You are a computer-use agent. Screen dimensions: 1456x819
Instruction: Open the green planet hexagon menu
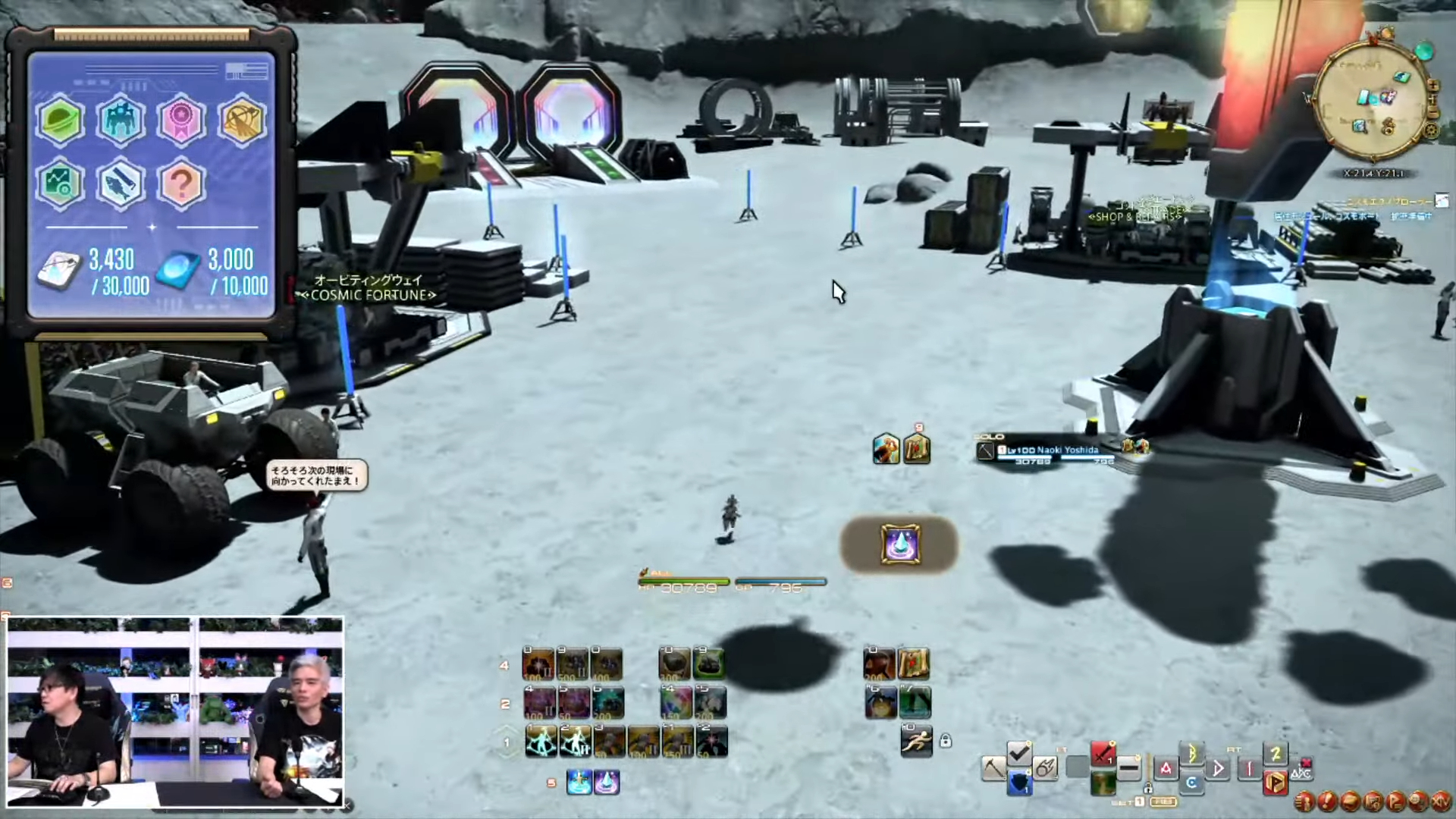click(x=60, y=120)
